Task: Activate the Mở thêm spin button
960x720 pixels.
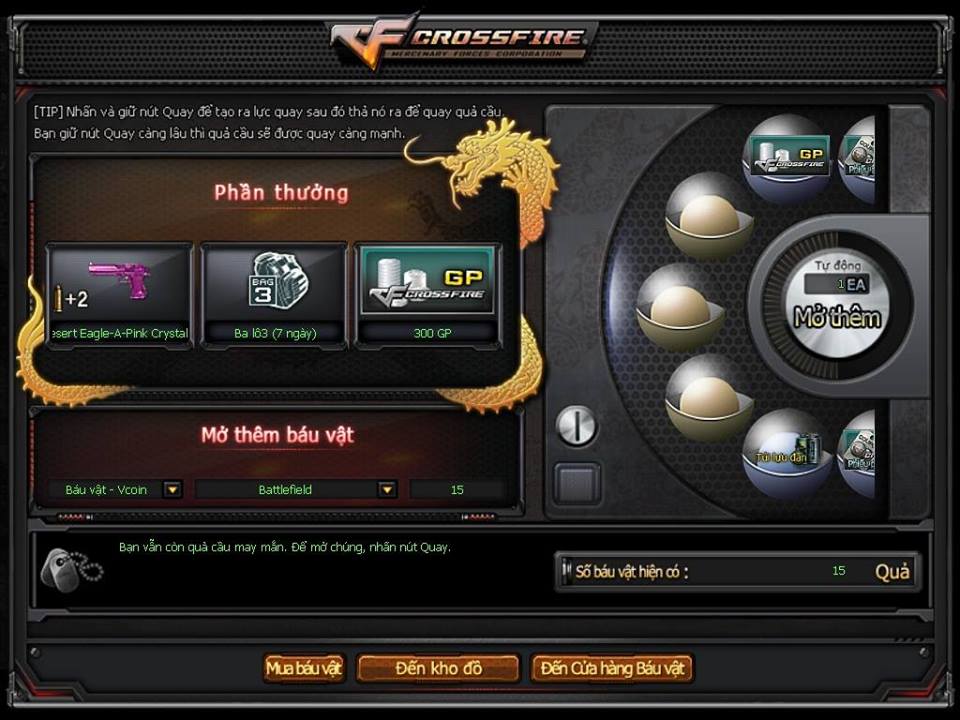Action: point(836,318)
